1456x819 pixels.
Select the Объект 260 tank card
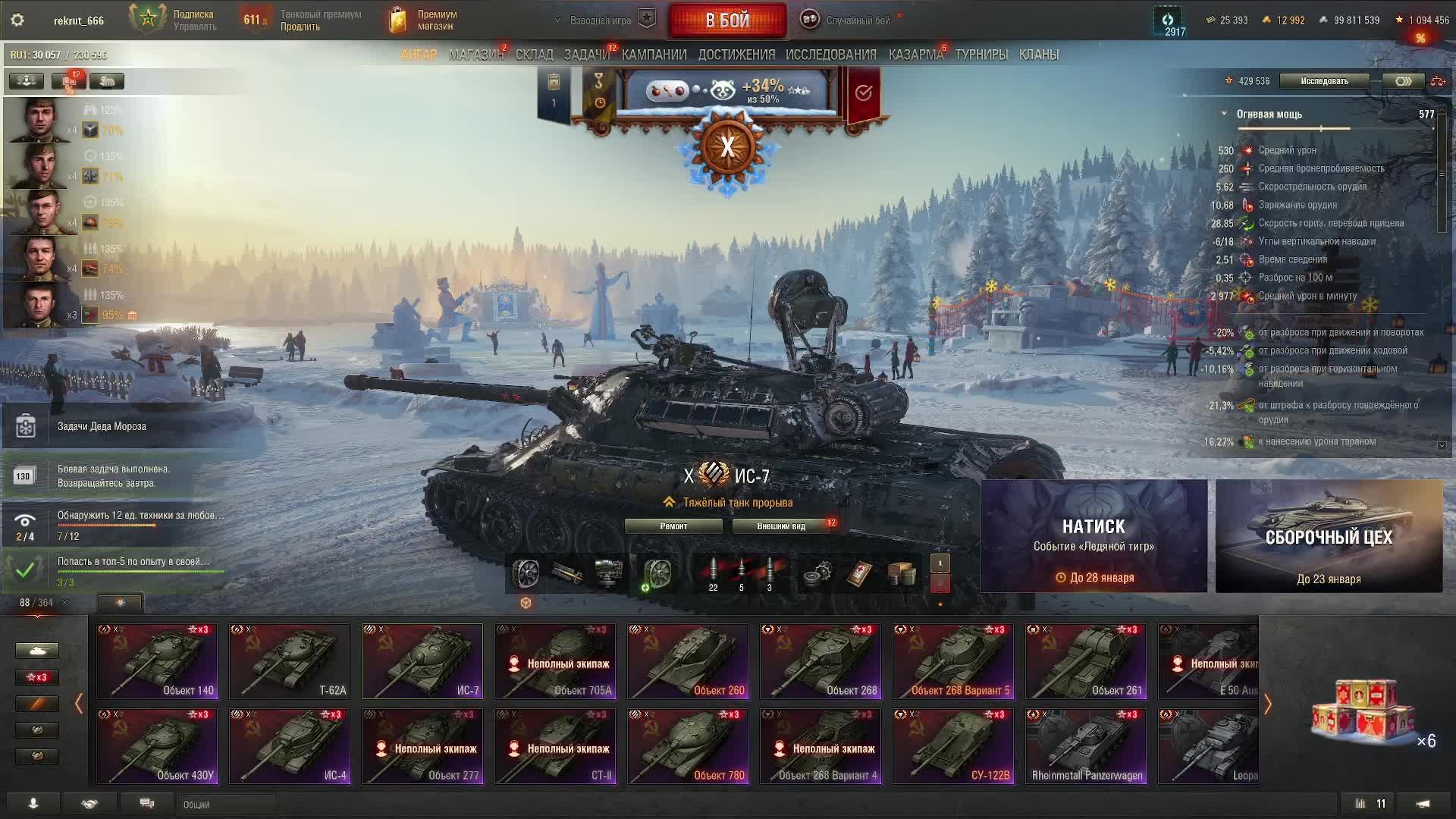pyautogui.click(x=688, y=661)
